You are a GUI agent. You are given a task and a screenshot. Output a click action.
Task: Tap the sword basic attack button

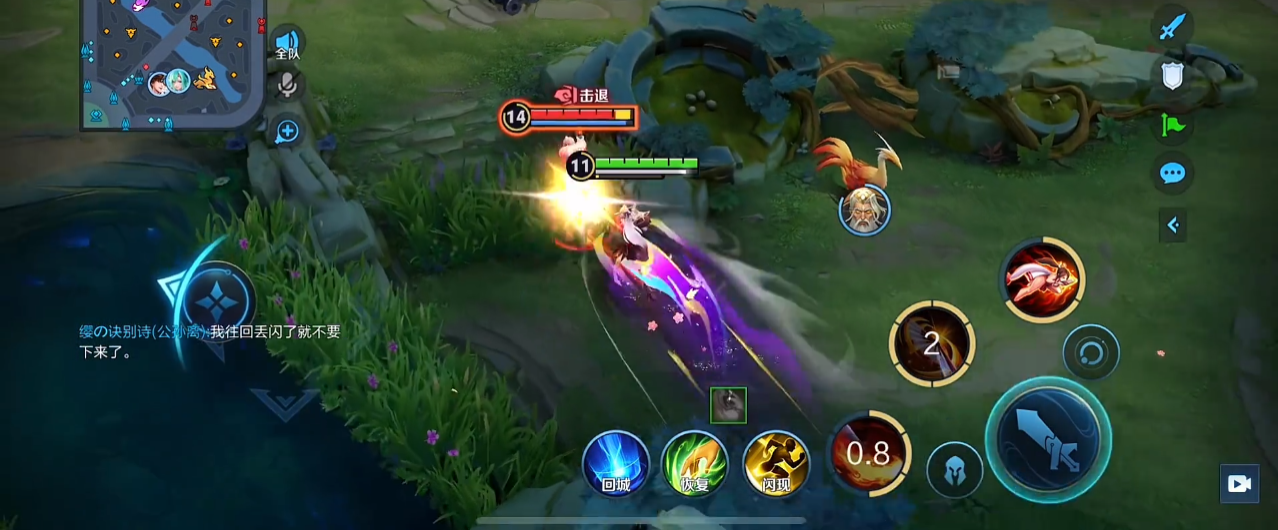(1047, 439)
